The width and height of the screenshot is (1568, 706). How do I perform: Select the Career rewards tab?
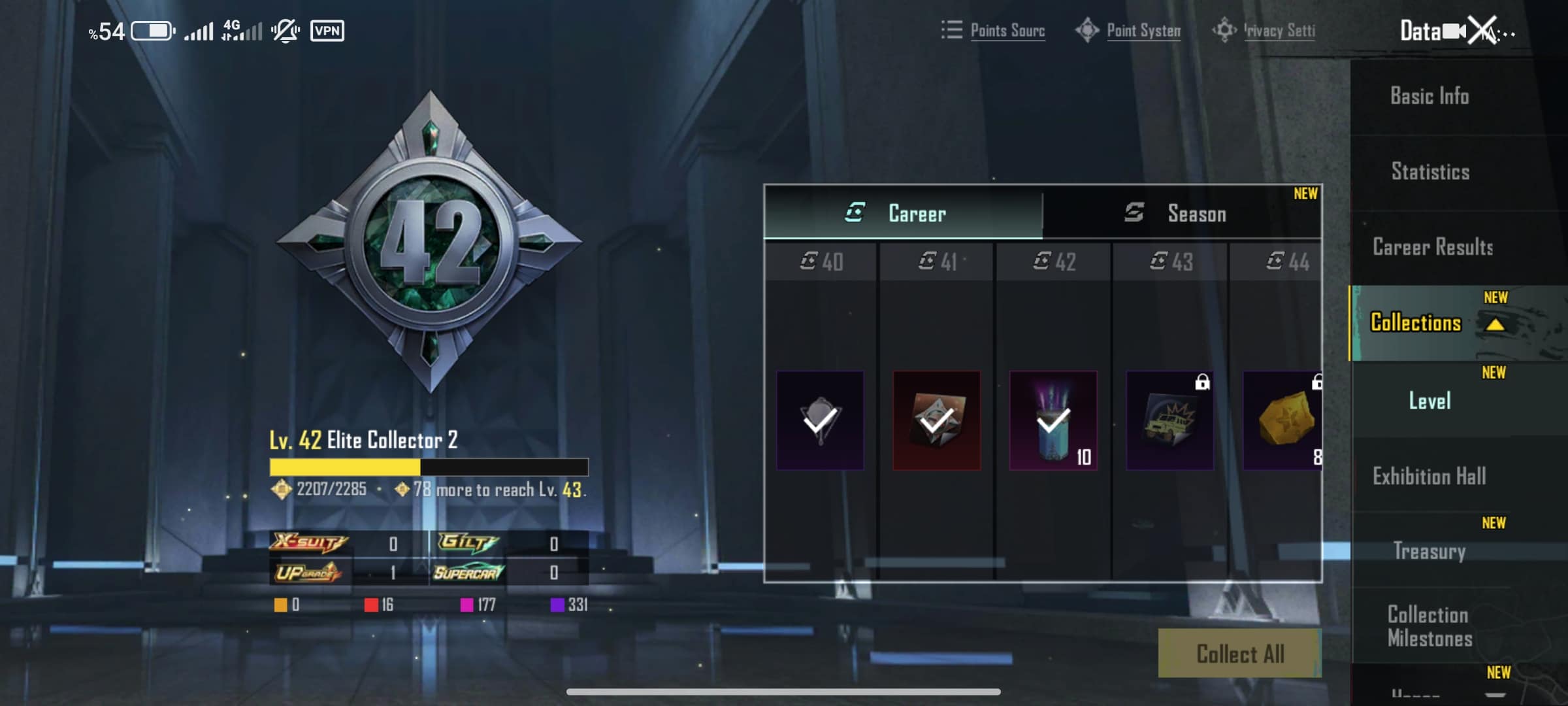pos(903,213)
